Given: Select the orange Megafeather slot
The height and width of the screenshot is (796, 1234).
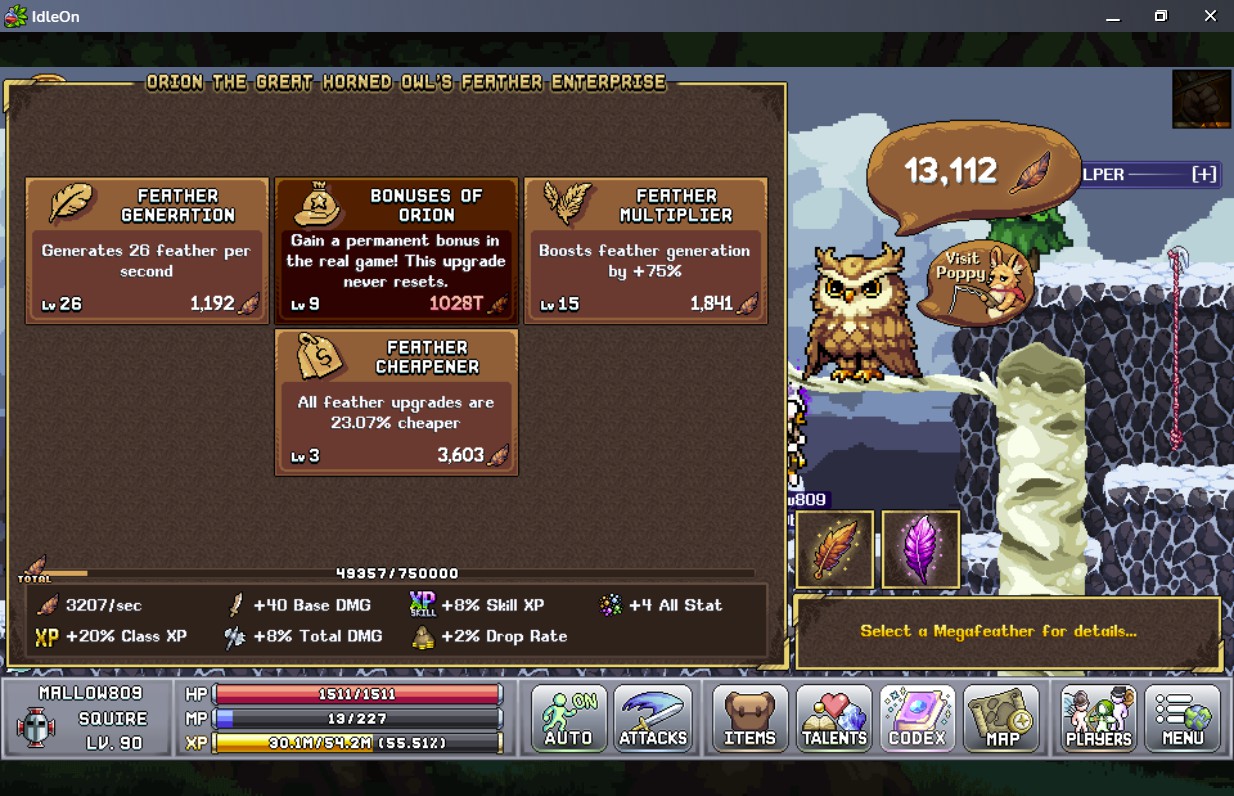Looking at the screenshot, I should tap(835, 549).
